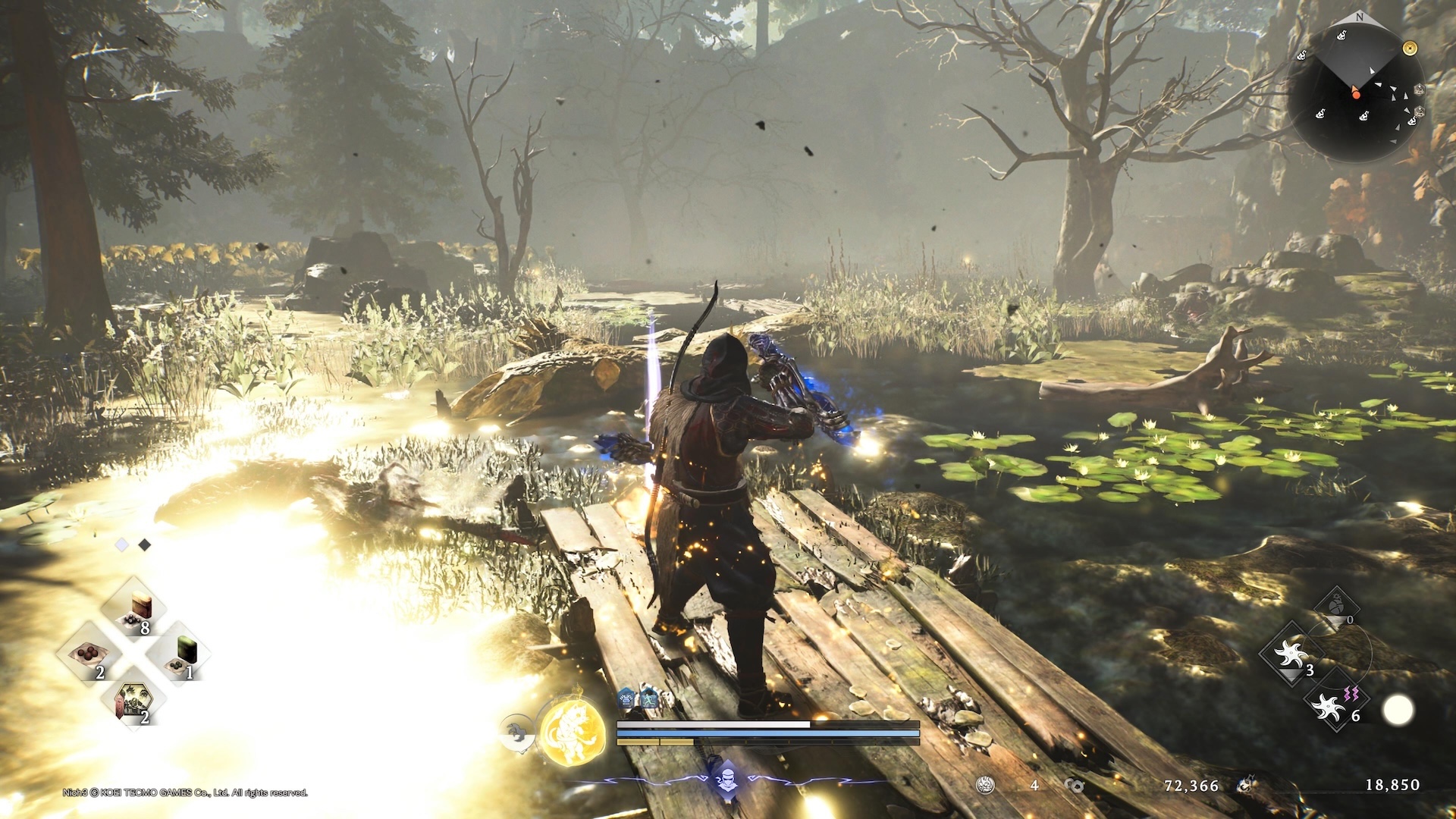Click the glowing white orb indicator
The height and width of the screenshot is (819, 1456).
pyautogui.click(x=1398, y=711)
